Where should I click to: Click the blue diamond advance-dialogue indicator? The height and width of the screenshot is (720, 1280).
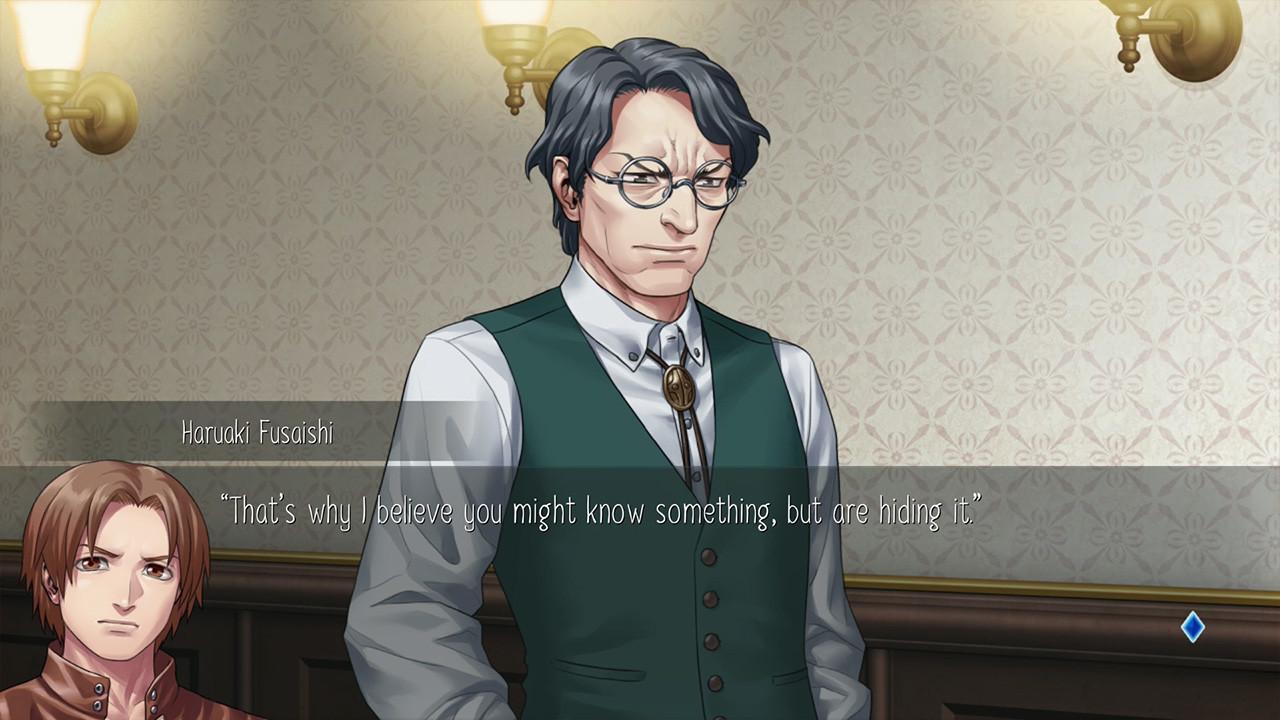pyautogui.click(x=1192, y=627)
